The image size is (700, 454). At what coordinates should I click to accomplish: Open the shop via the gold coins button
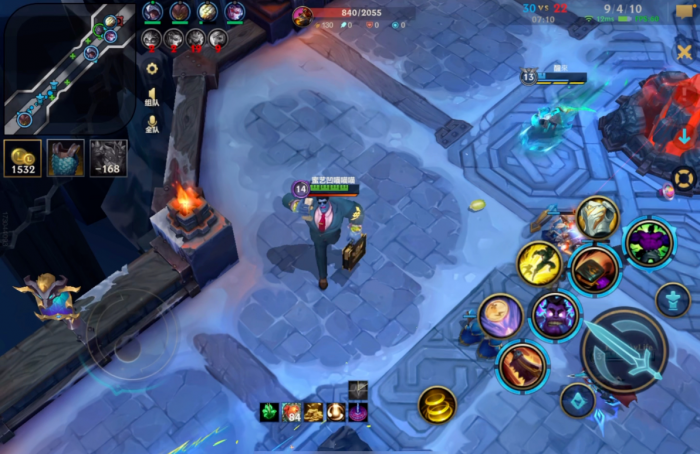[22, 159]
